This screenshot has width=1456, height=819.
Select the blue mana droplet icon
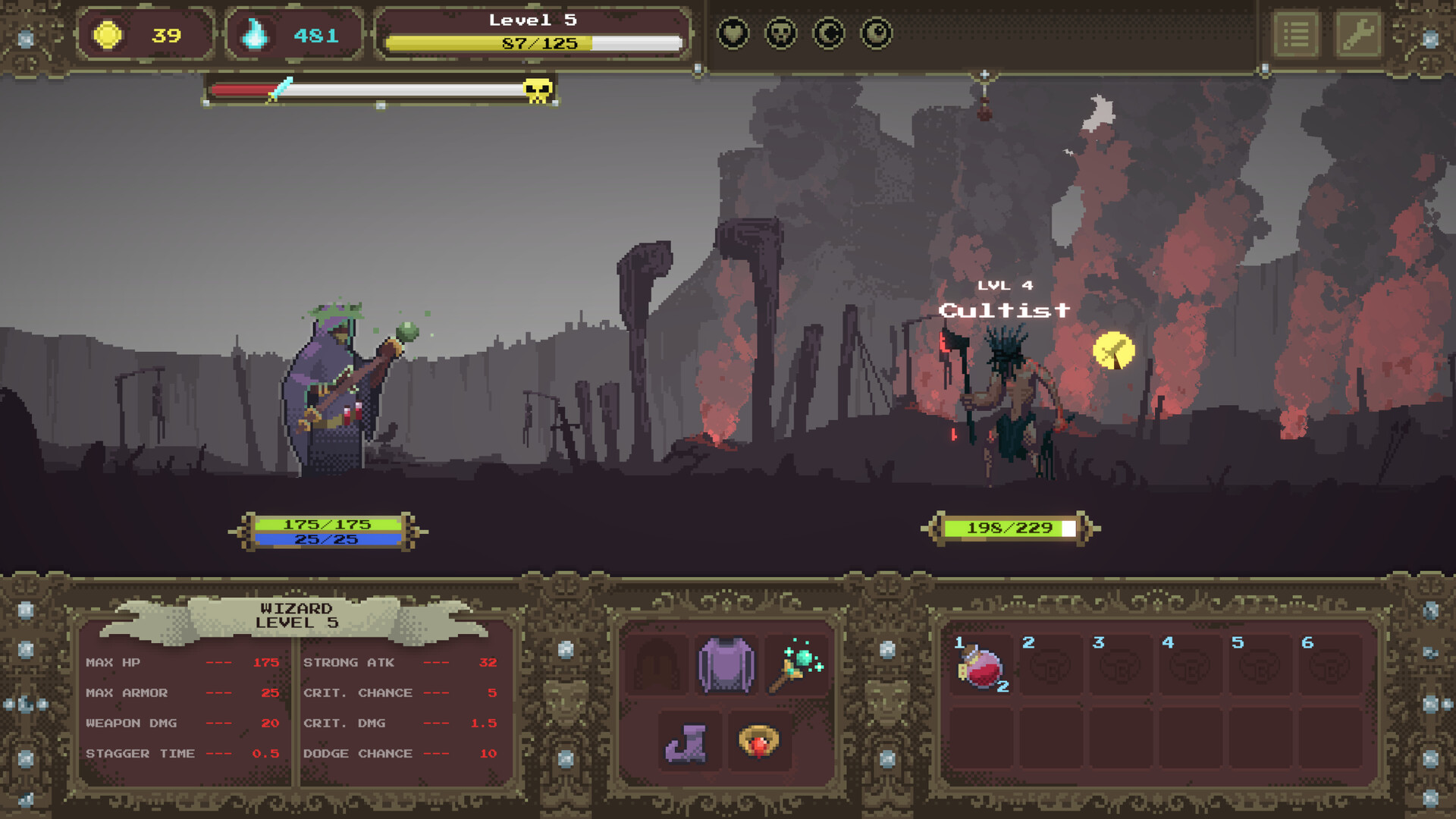pyautogui.click(x=257, y=33)
